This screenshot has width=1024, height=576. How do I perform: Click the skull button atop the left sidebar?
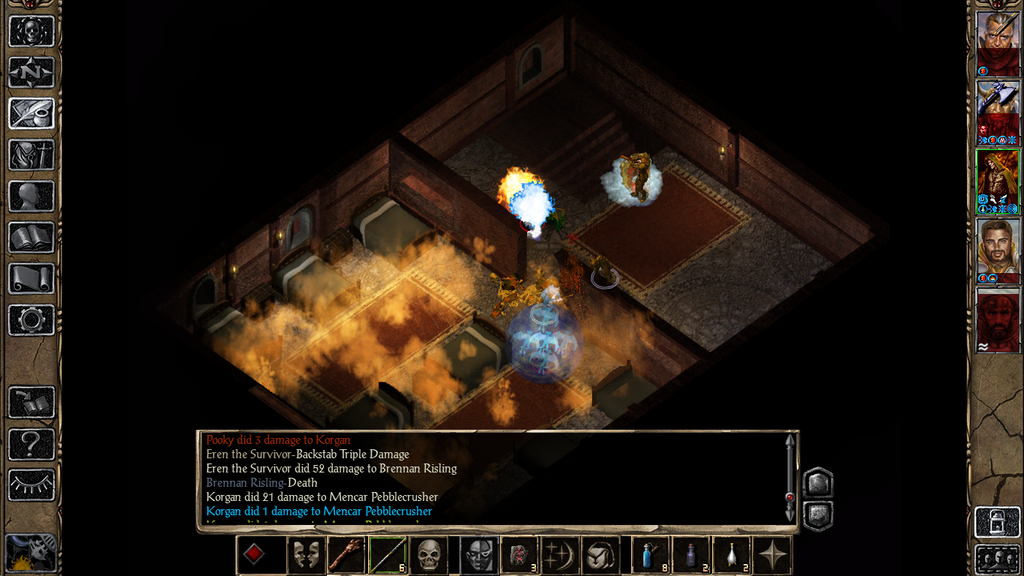click(x=31, y=30)
